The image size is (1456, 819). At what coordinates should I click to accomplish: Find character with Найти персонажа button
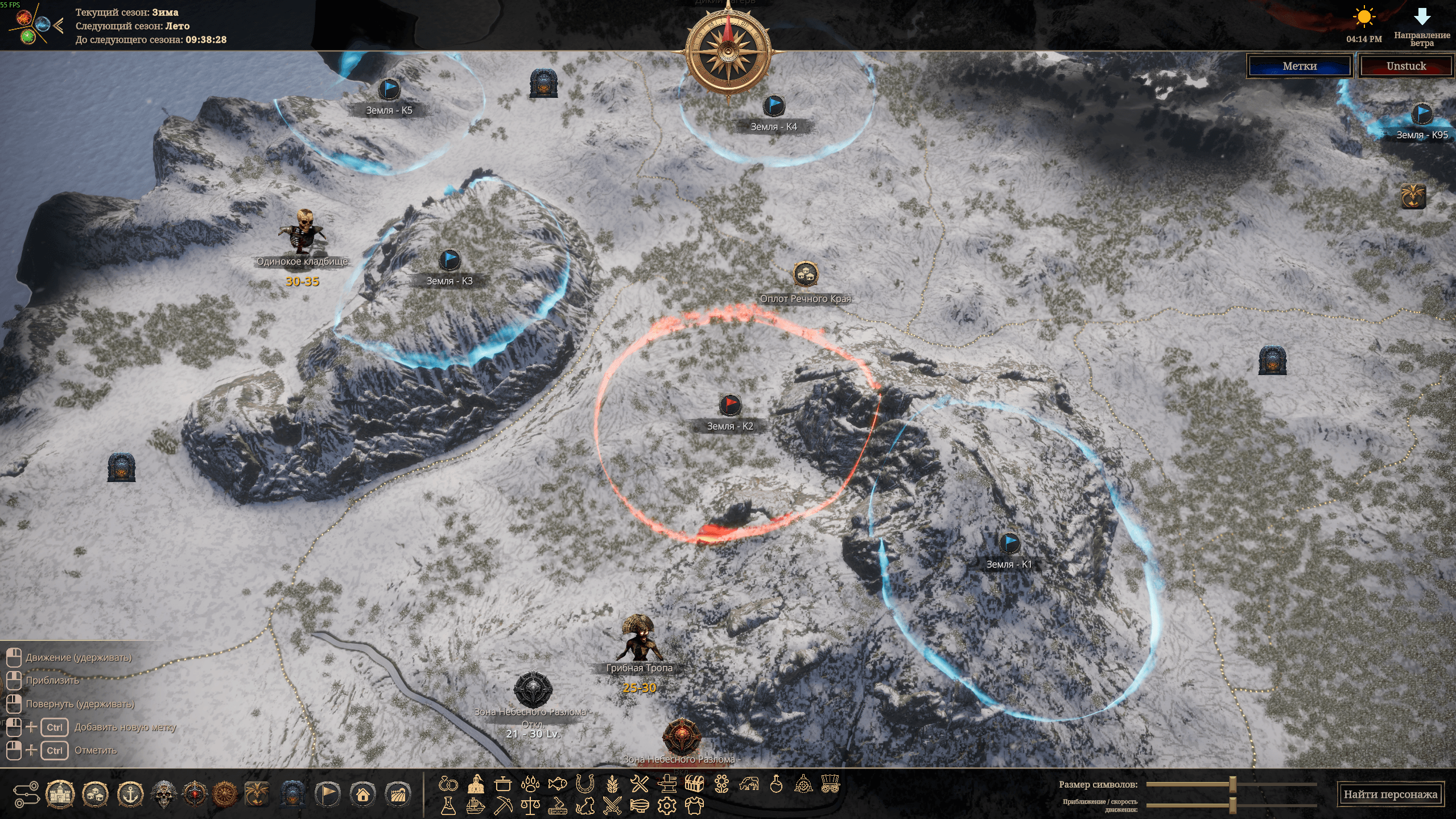coord(1390,794)
